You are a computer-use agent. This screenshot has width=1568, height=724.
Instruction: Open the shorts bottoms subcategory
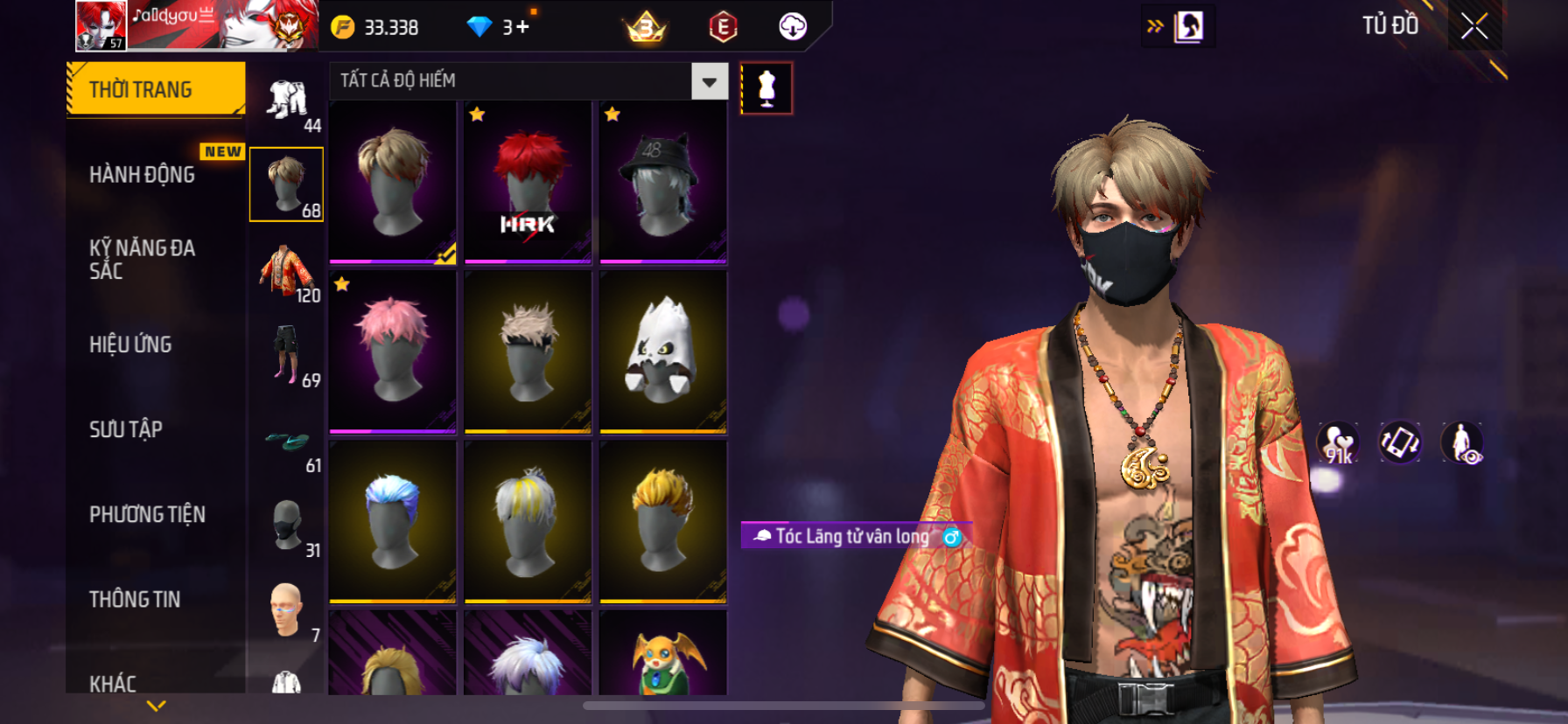pyautogui.click(x=287, y=355)
